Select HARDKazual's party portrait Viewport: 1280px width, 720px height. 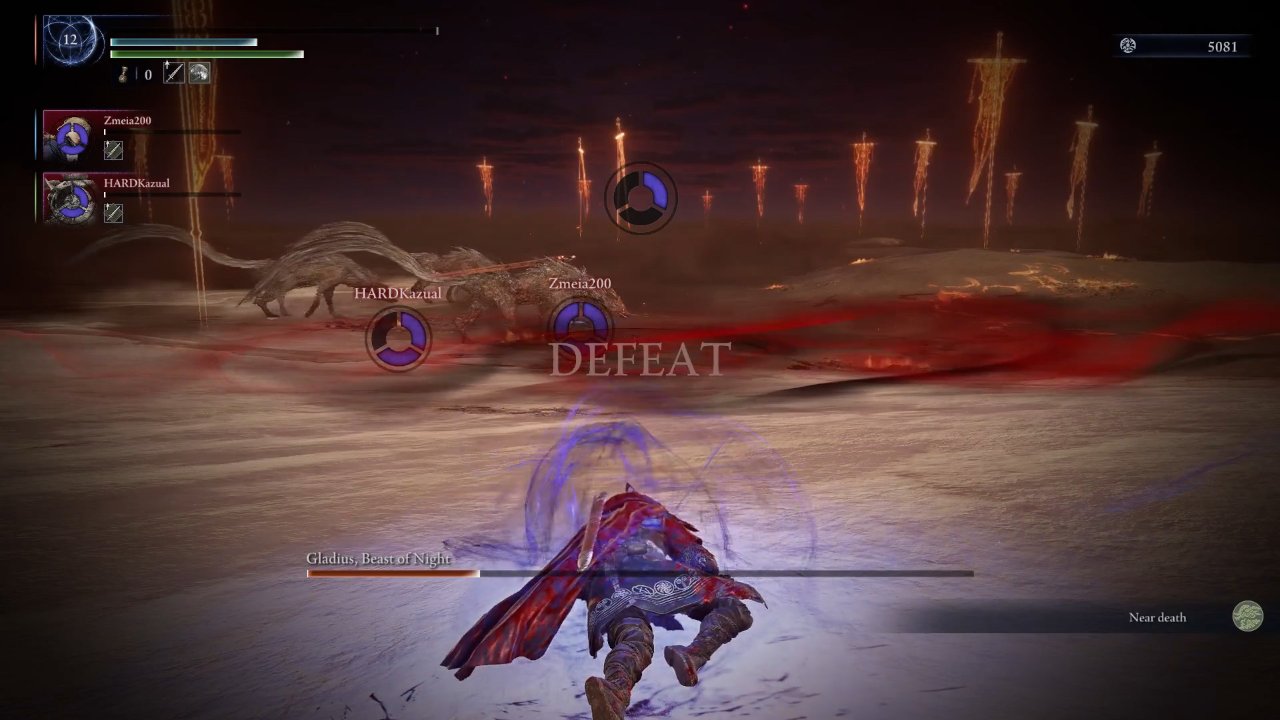click(69, 199)
